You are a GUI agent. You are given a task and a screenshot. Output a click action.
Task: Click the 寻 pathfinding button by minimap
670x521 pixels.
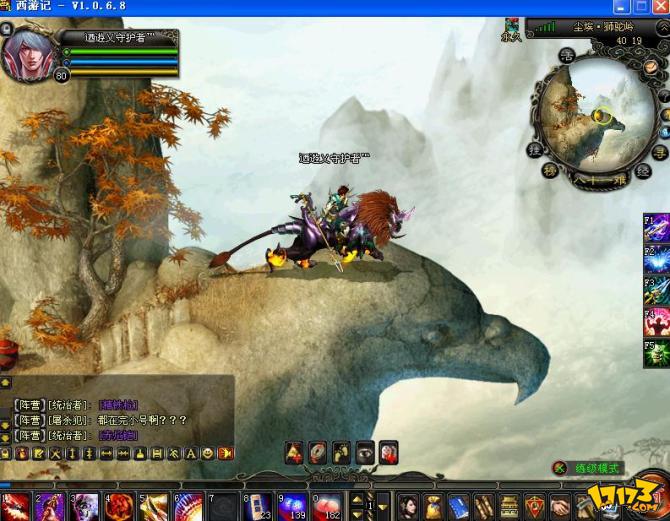pos(660,150)
